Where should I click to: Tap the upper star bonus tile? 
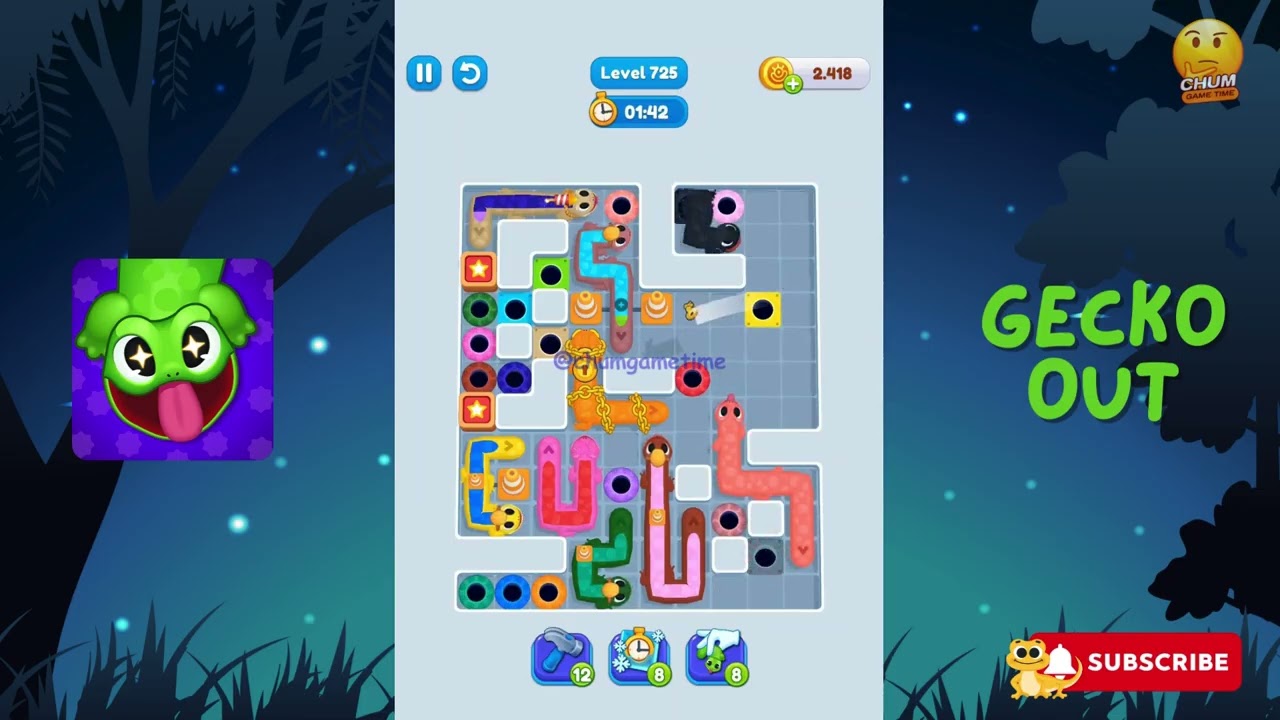(x=478, y=267)
